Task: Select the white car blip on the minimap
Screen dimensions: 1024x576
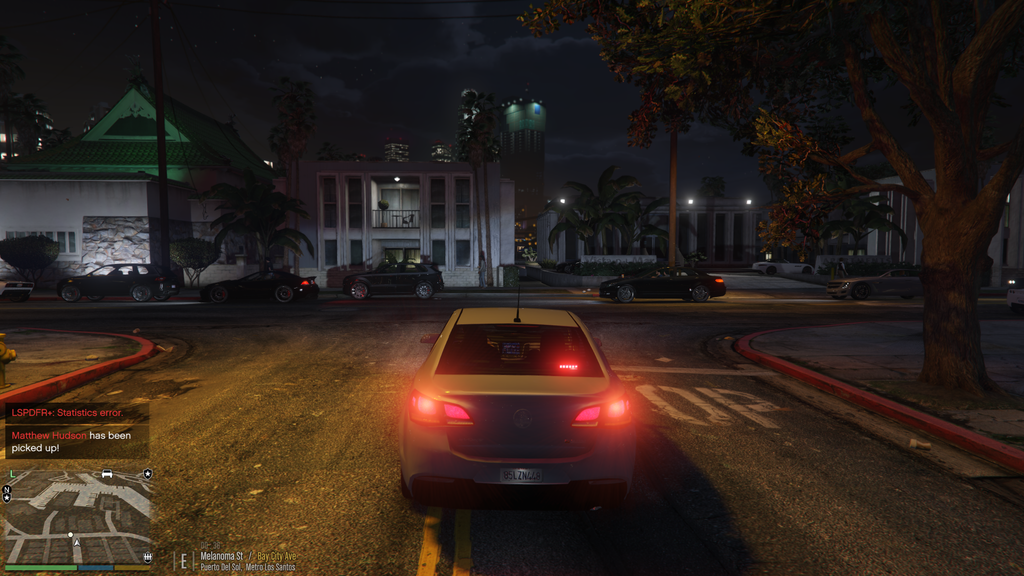Action: coord(107,474)
